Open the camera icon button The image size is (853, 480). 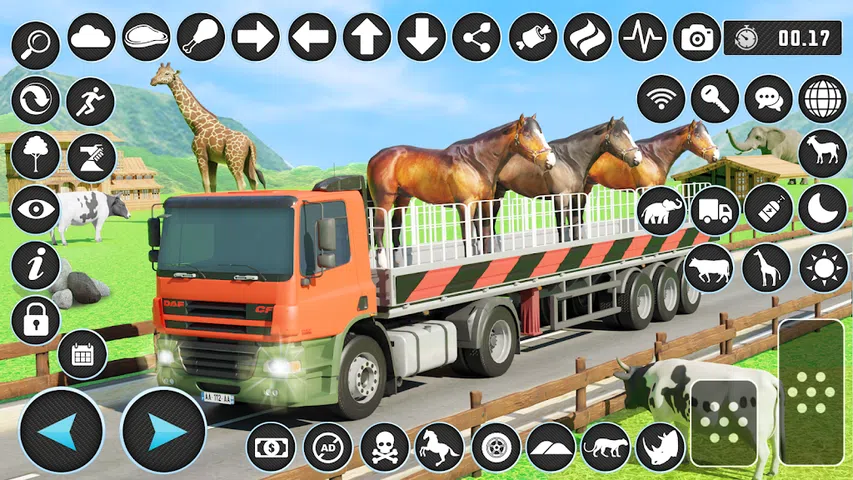point(697,37)
